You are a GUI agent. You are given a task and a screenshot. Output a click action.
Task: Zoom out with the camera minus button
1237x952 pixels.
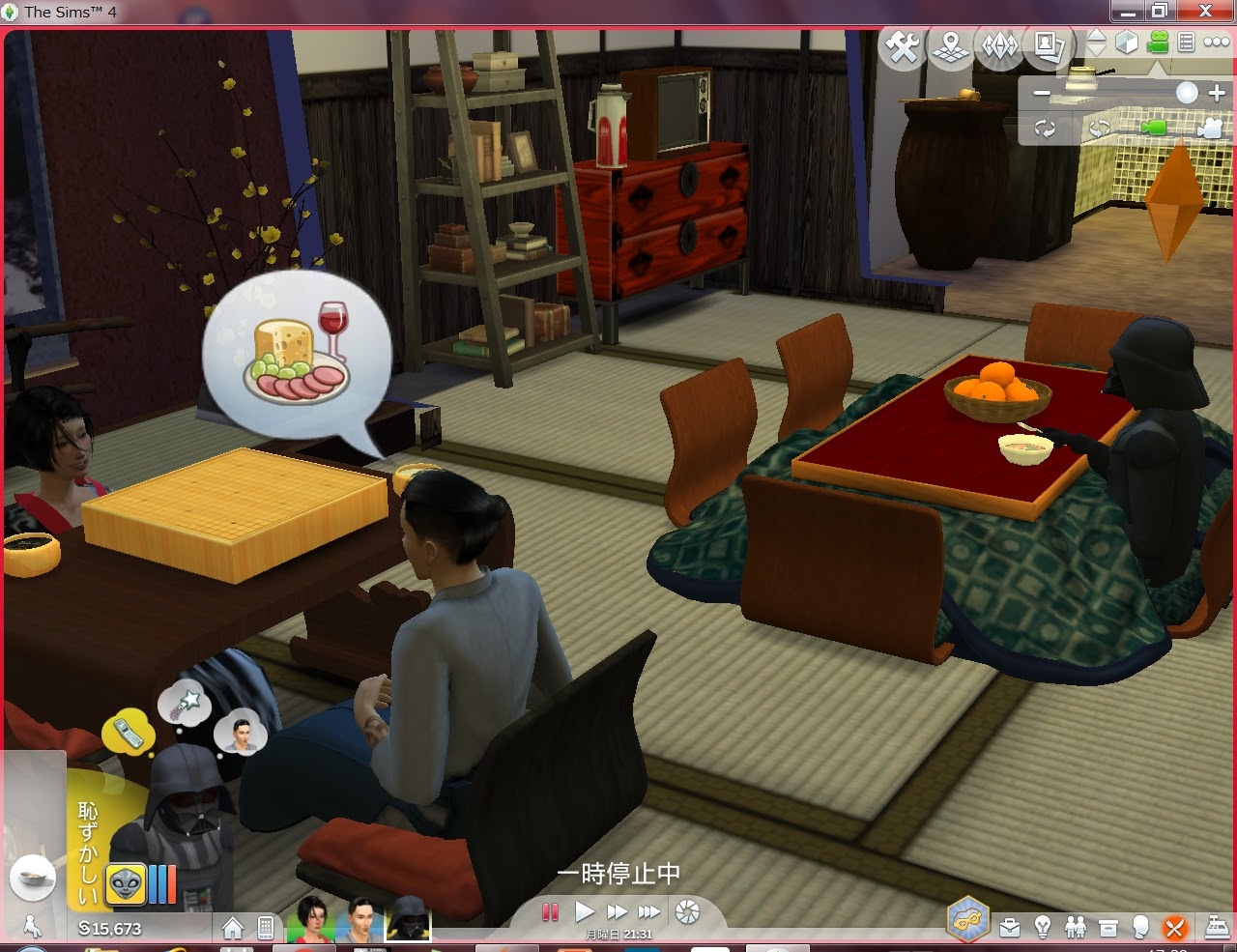(x=1041, y=94)
